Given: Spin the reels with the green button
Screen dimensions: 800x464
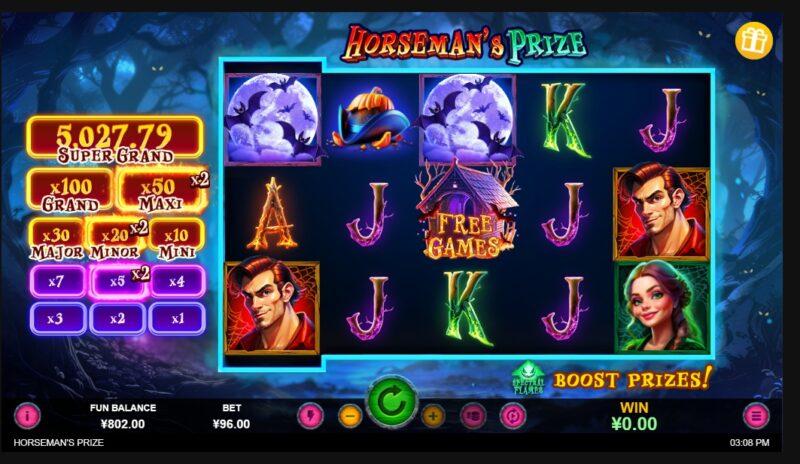Looking at the screenshot, I should coord(391,407).
